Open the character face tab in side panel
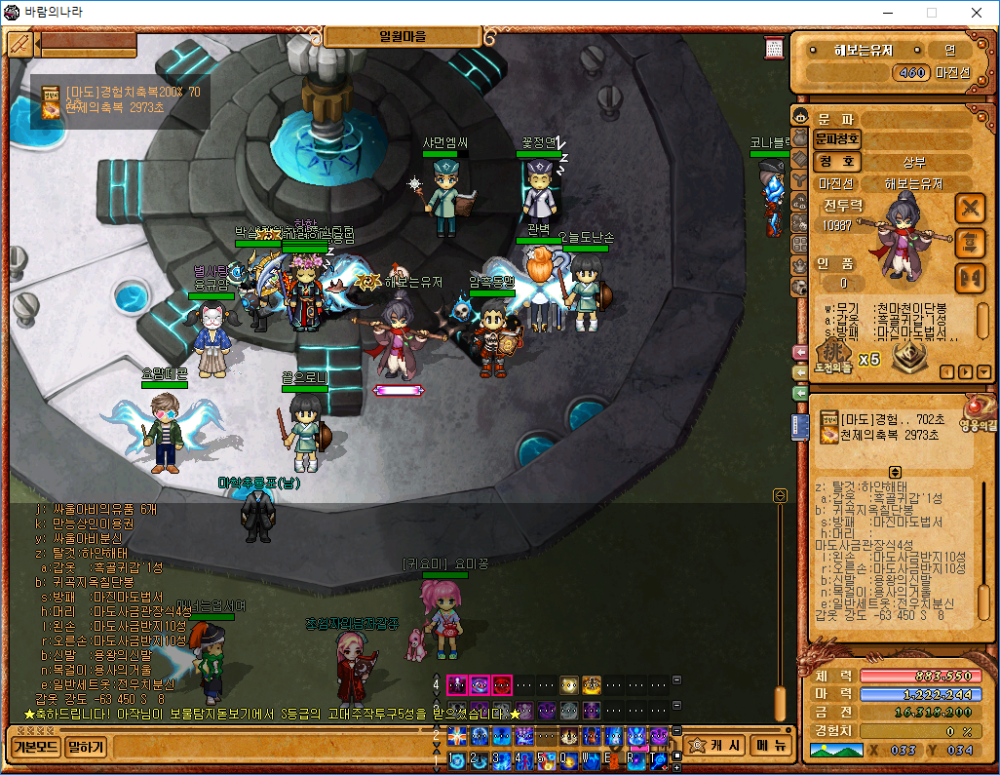This screenshot has width=1000, height=775. click(800, 115)
